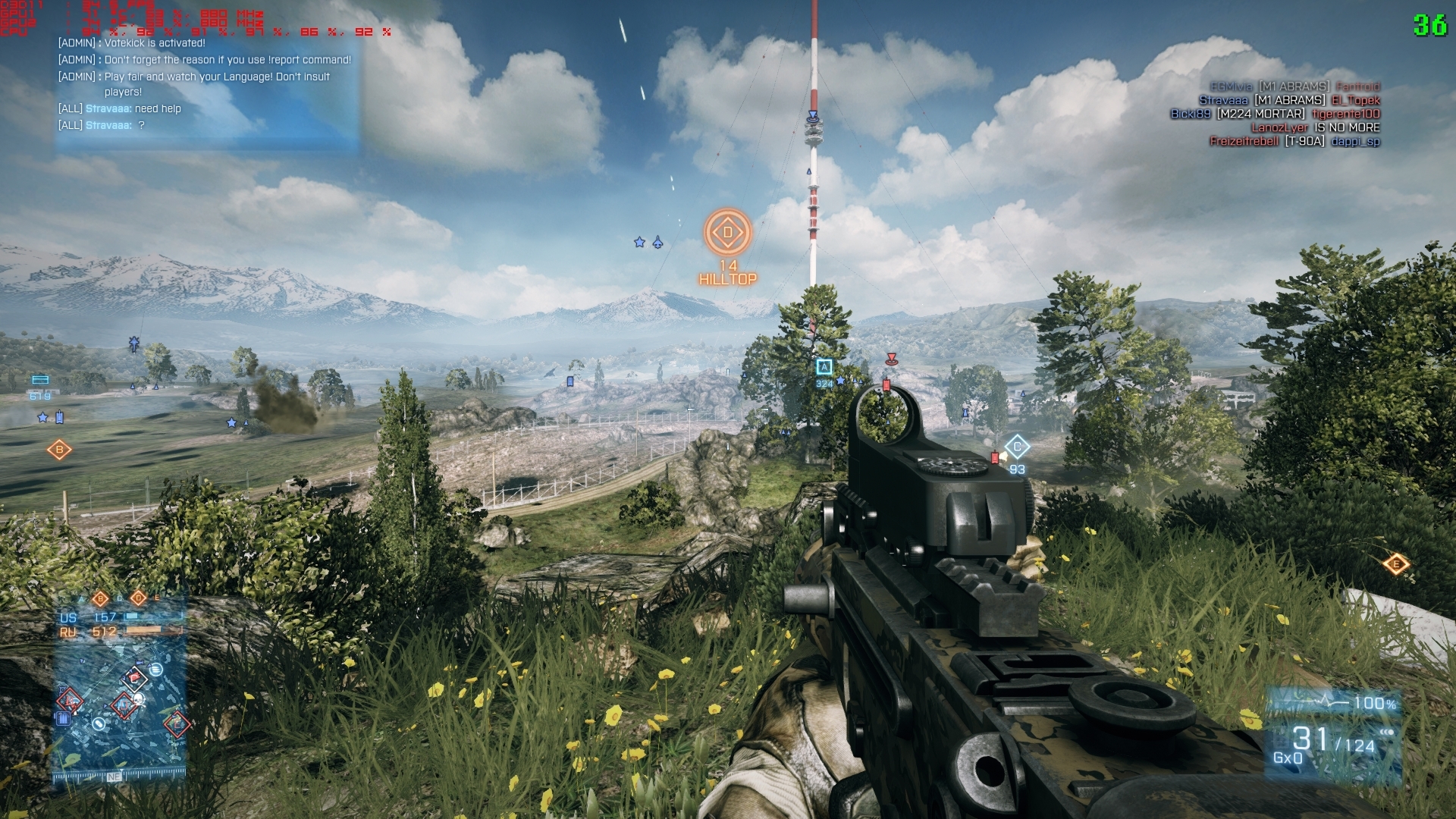Open the chat box with admin messages
1456x819 pixels.
(x=206, y=87)
